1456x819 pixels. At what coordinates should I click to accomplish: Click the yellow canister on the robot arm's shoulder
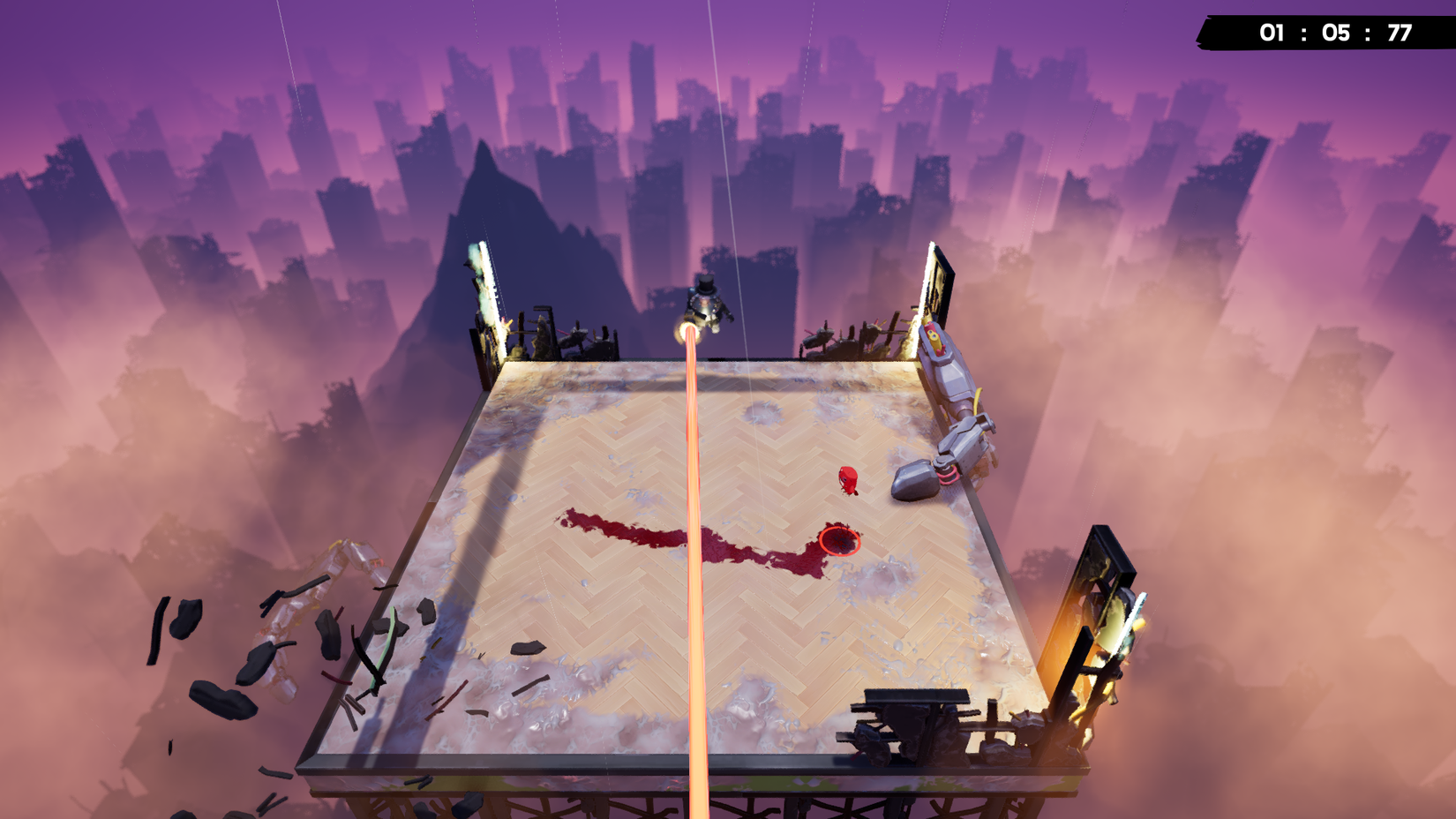933,337
